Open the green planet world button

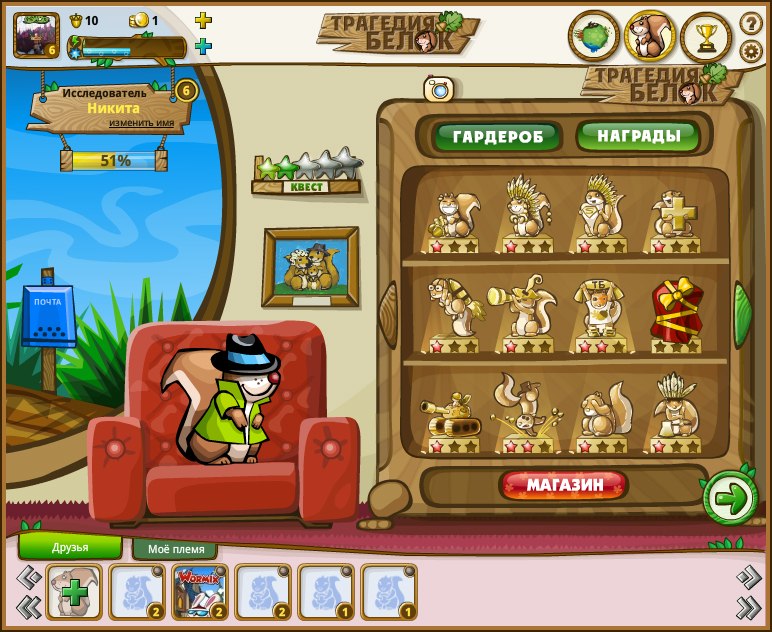tap(594, 37)
